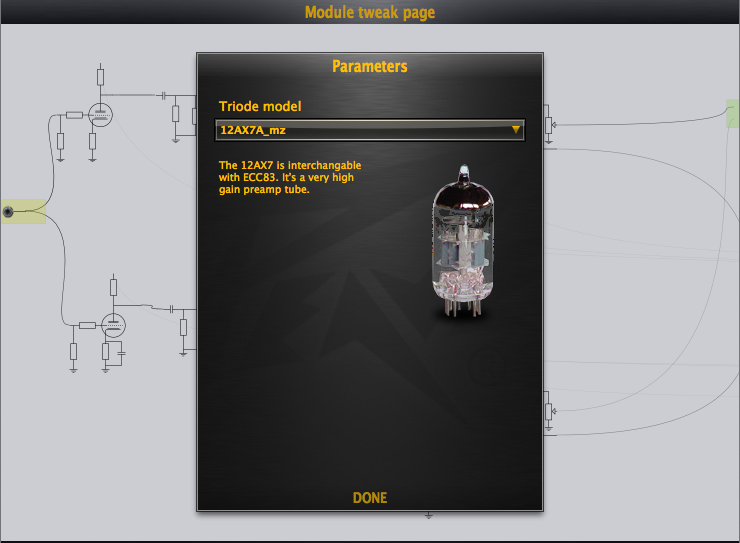Open the Triode model dropdown
The width and height of the screenshot is (740, 543).
click(x=370, y=130)
